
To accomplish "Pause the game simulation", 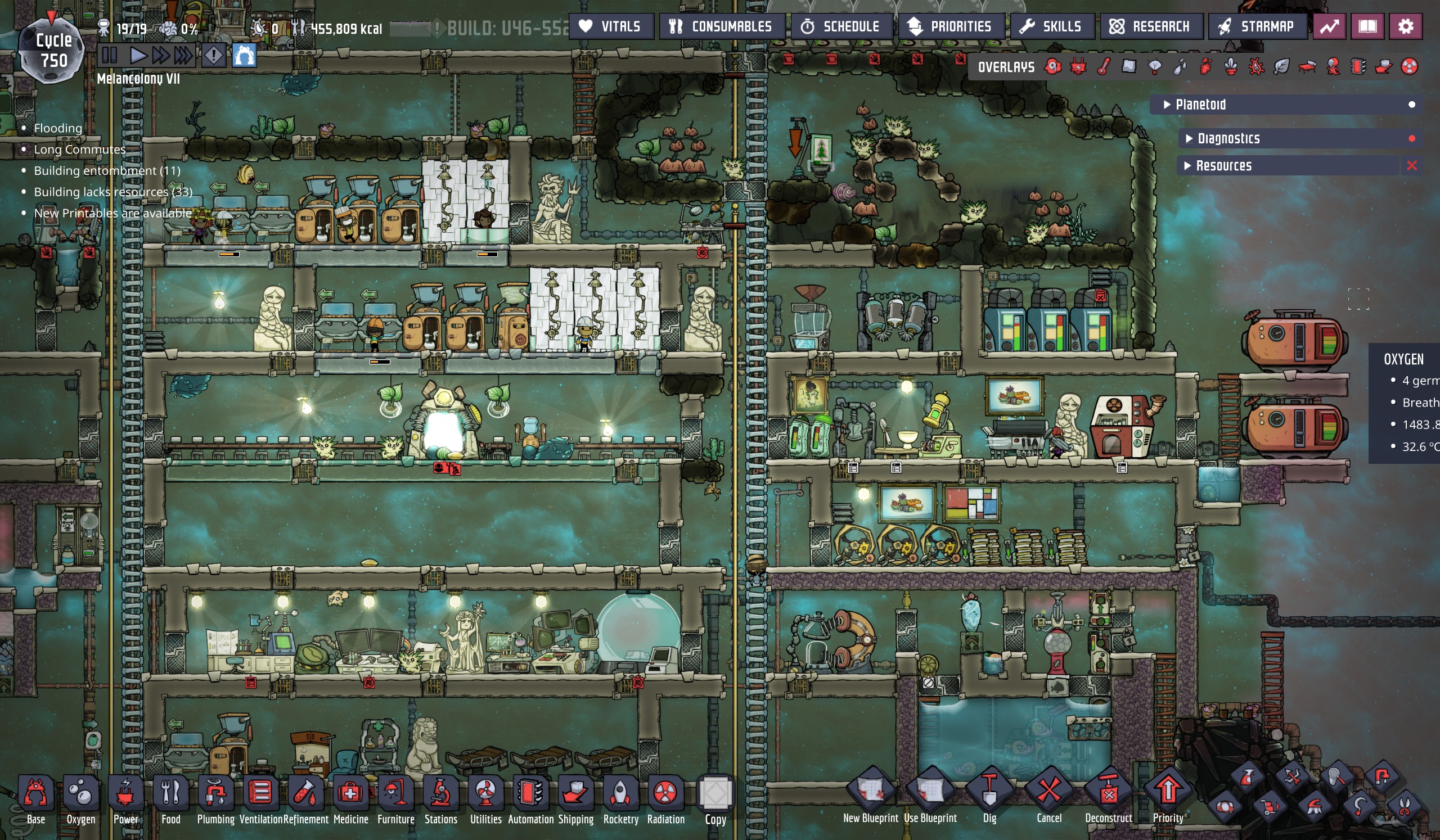I will point(109,56).
